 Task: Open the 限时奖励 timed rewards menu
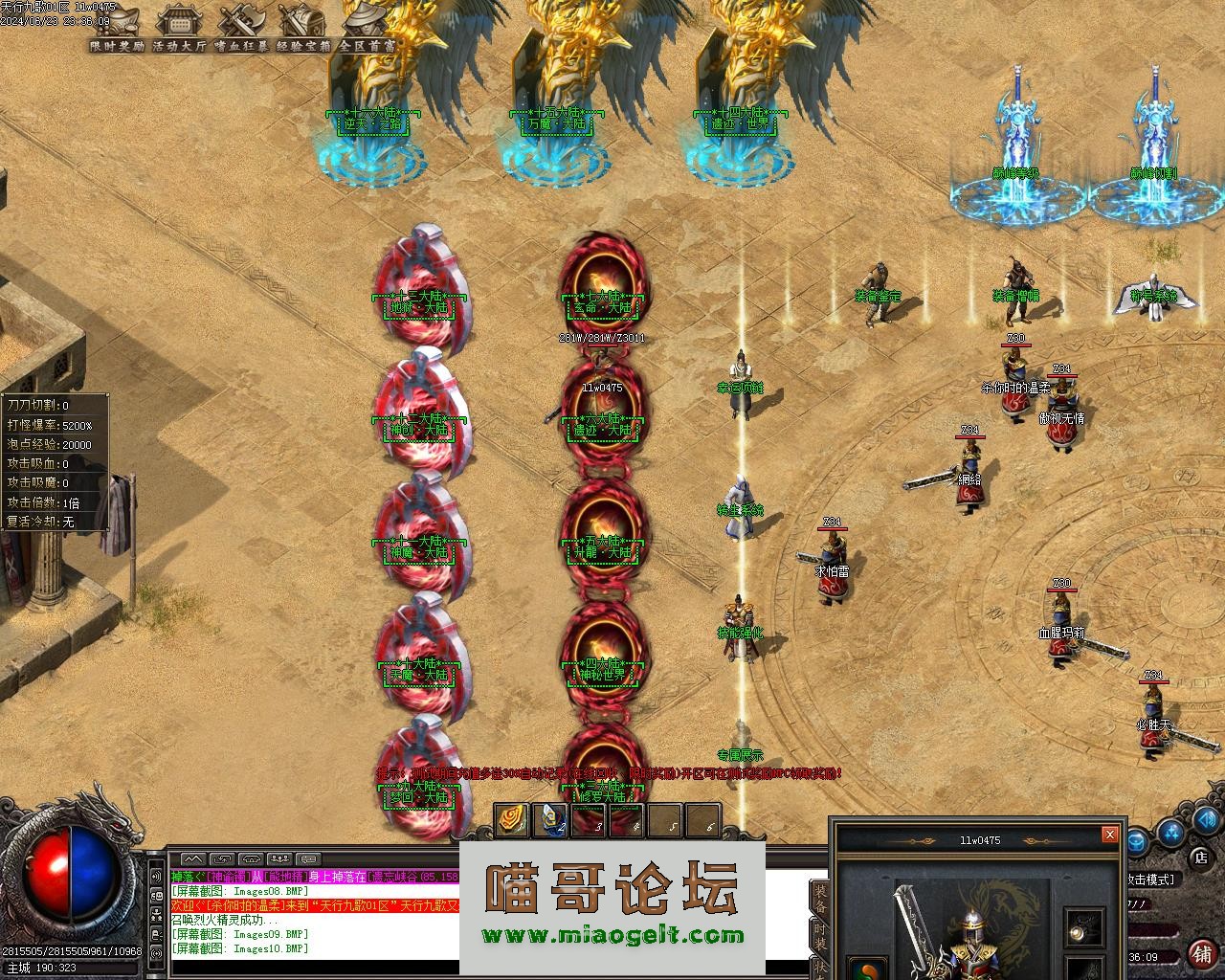116,26
